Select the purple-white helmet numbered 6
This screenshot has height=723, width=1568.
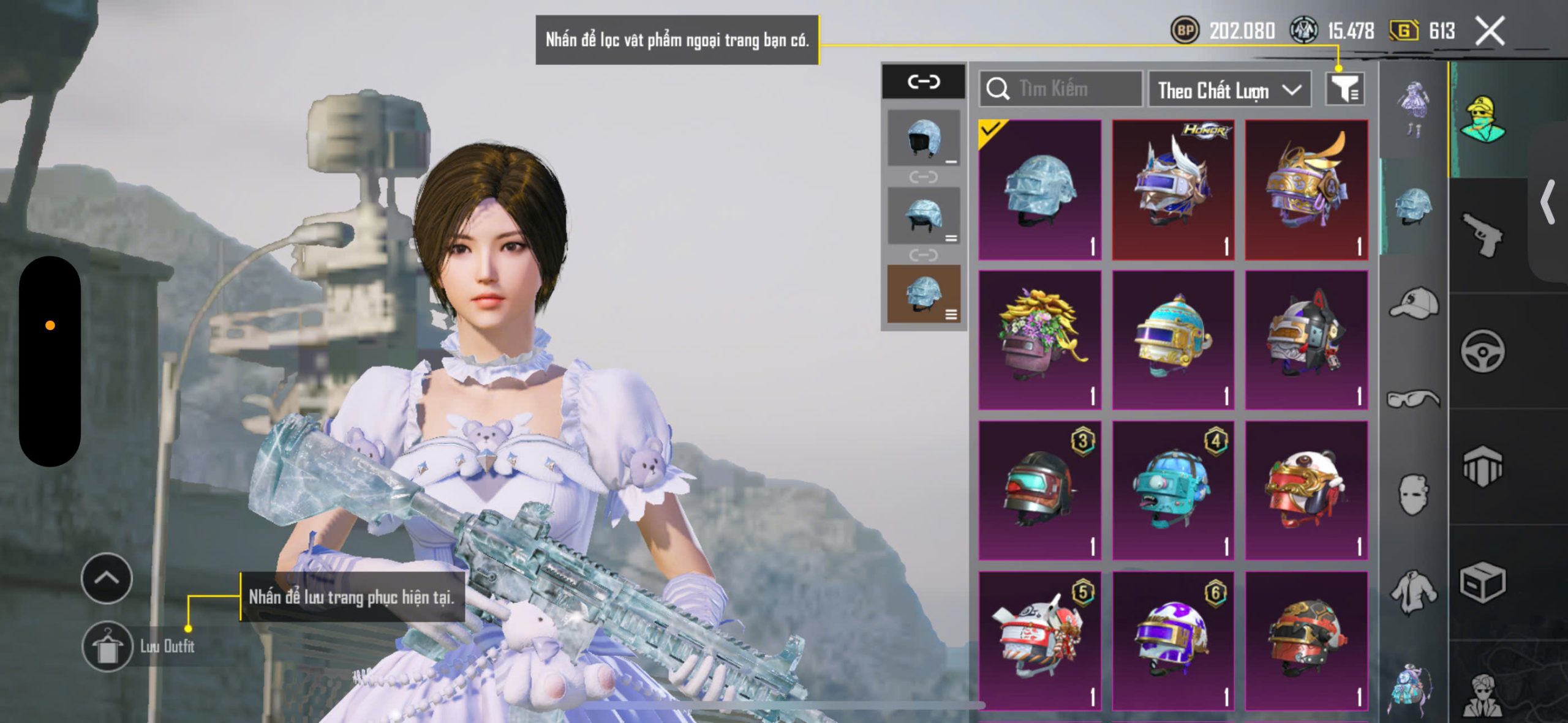coord(1172,640)
